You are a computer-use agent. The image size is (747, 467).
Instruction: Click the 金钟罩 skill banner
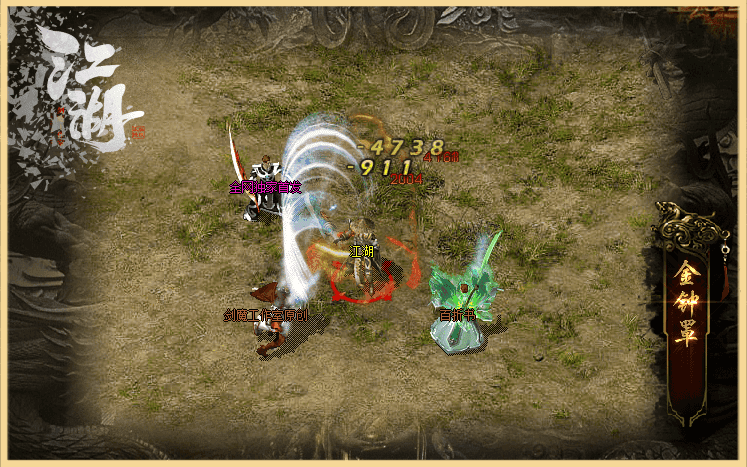click(x=686, y=303)
